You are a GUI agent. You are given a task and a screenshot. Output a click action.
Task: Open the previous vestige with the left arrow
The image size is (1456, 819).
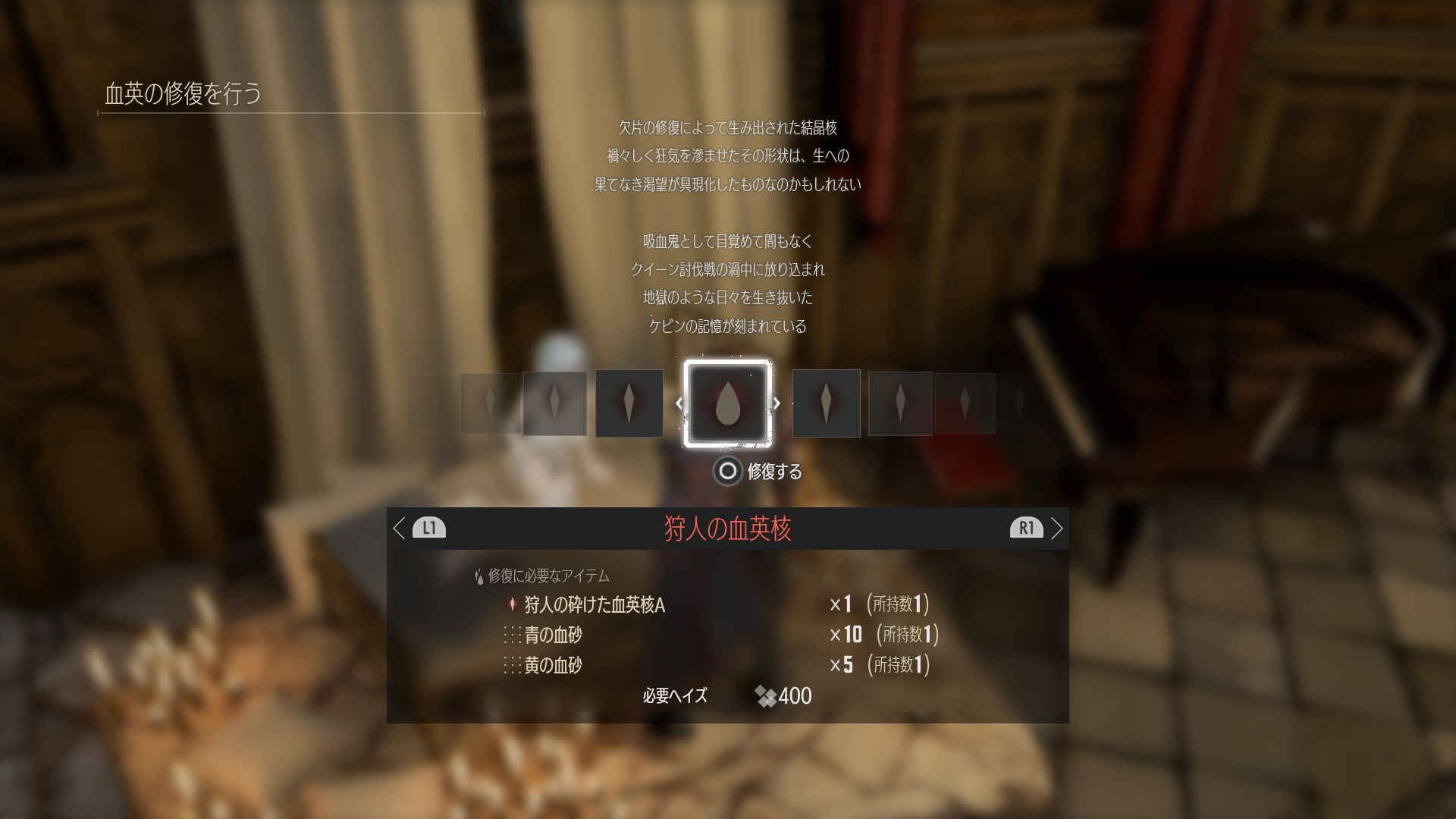click(x=678, y=403)
